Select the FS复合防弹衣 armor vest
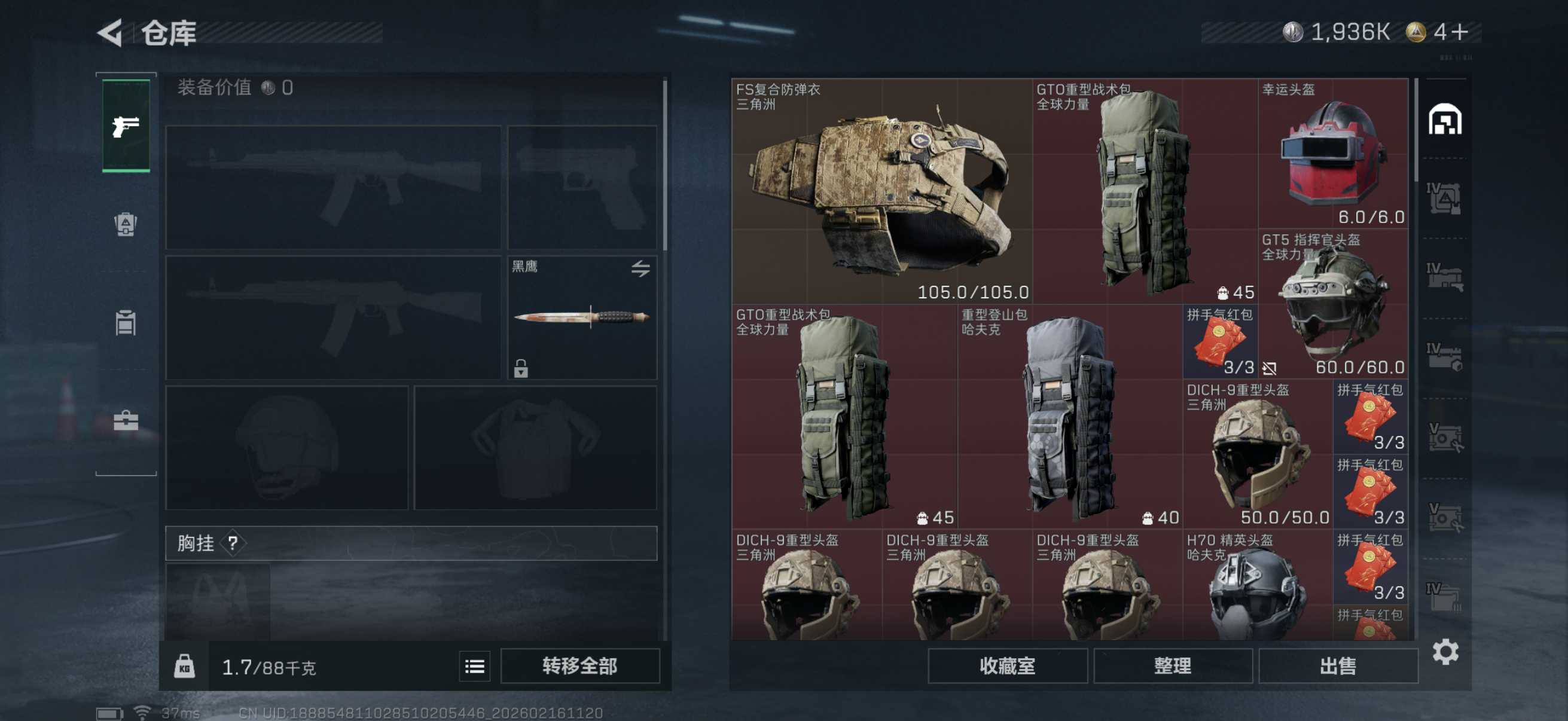Viewport: 1568px width, 721px height. click(x=881, y=191)
